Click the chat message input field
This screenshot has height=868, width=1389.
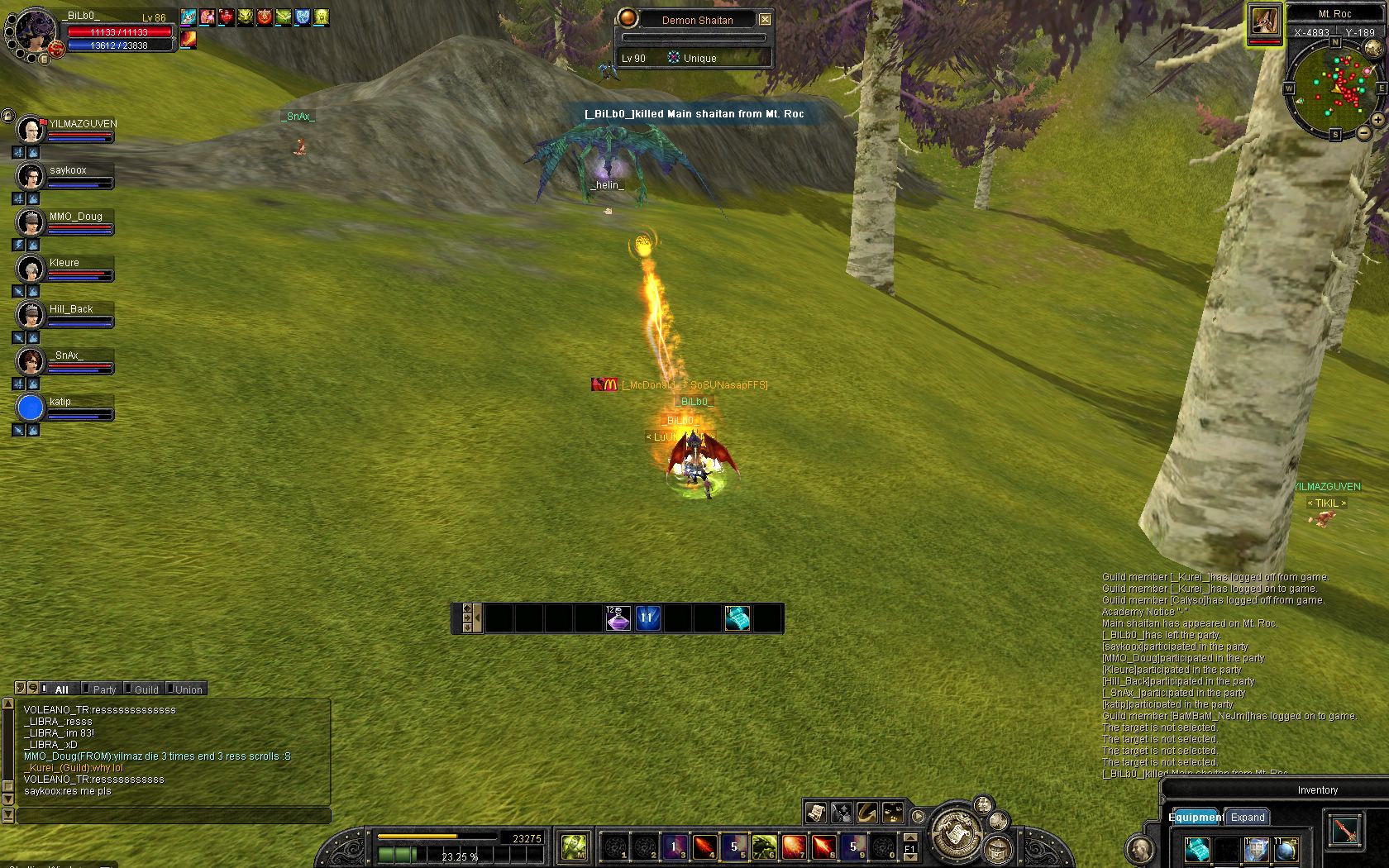pos(174,816)
